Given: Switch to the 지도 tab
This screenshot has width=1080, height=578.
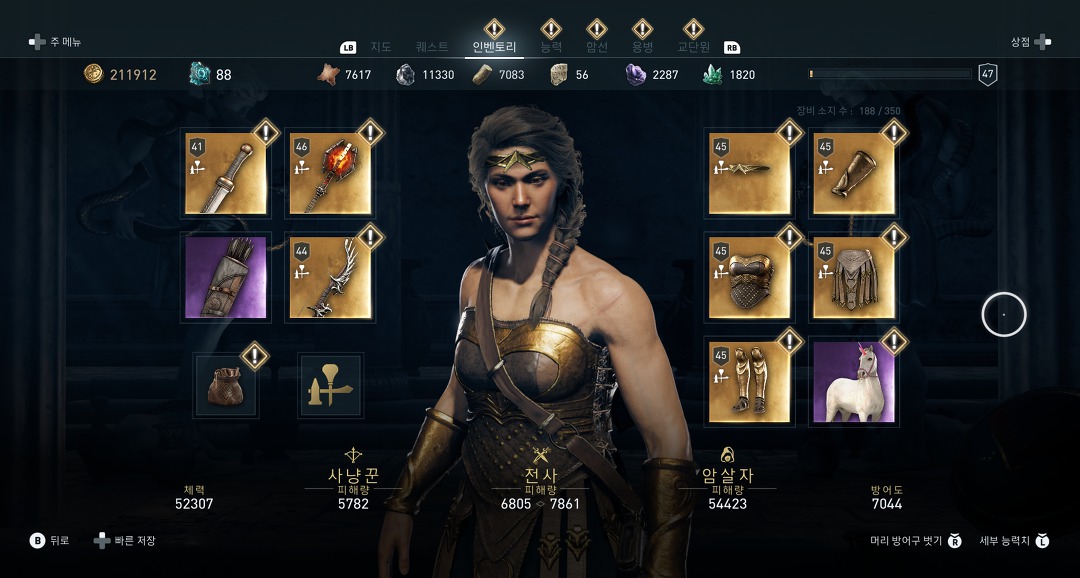Looking at the screenshot, I should click(380, 47).
